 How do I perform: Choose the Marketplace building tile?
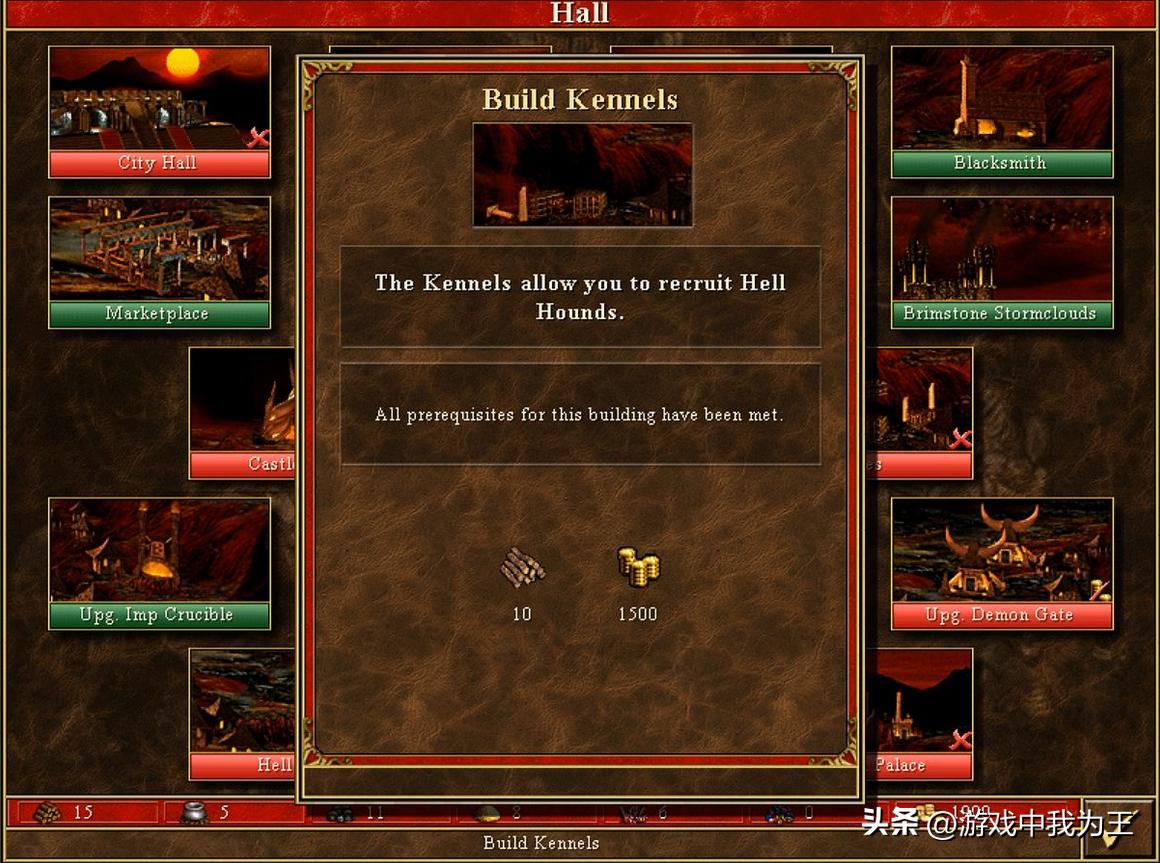159,261
